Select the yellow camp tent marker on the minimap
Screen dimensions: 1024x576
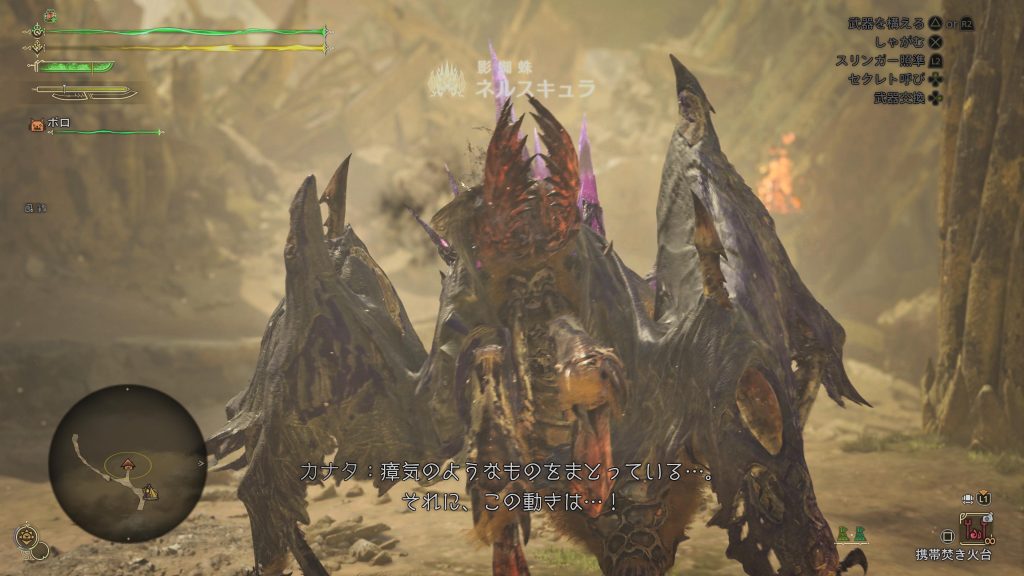tap(149, 490)
